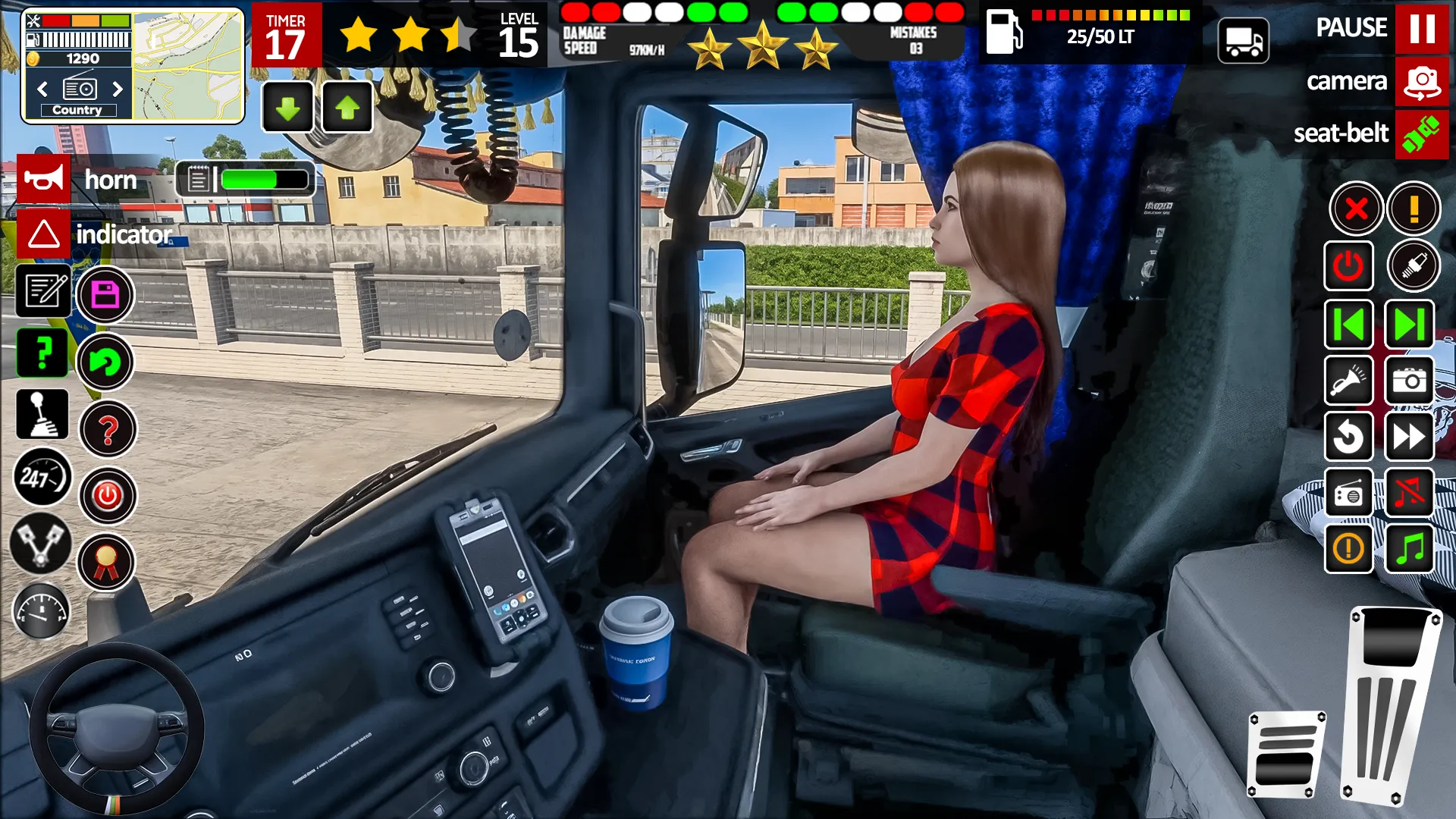Click the previous radio station chevron
Screen dimensions: 1456x819
(41, 89)
